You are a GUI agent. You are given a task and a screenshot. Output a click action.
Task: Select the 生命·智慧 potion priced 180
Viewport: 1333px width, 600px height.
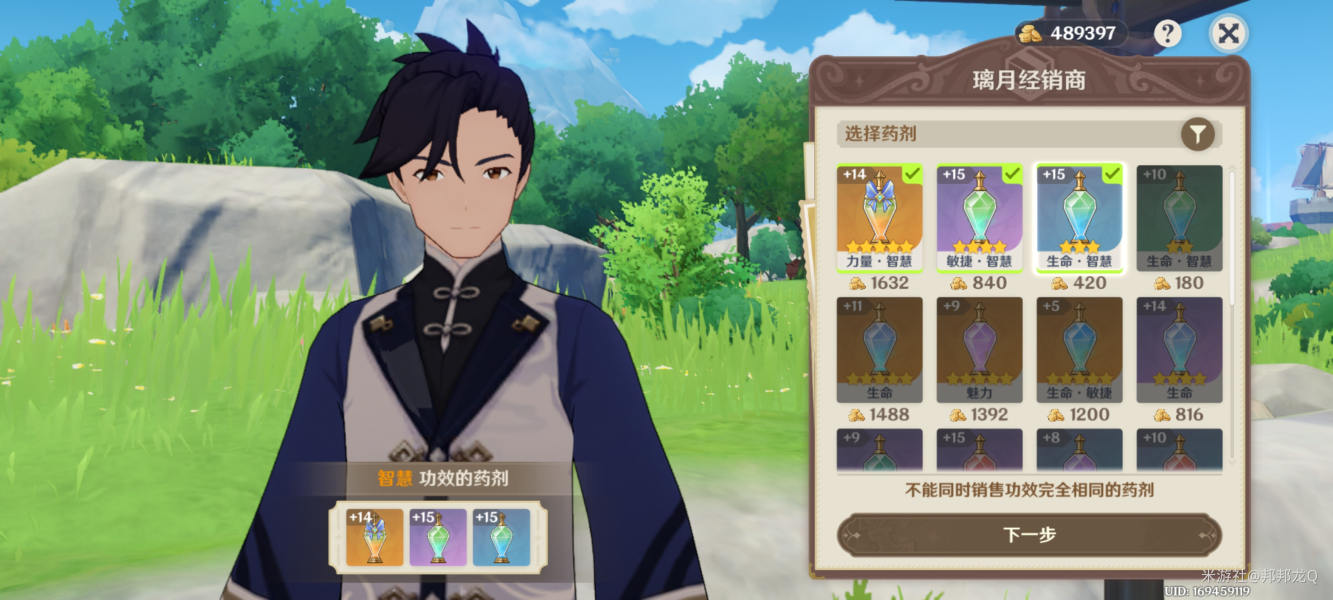click(x=1179, y=217)
